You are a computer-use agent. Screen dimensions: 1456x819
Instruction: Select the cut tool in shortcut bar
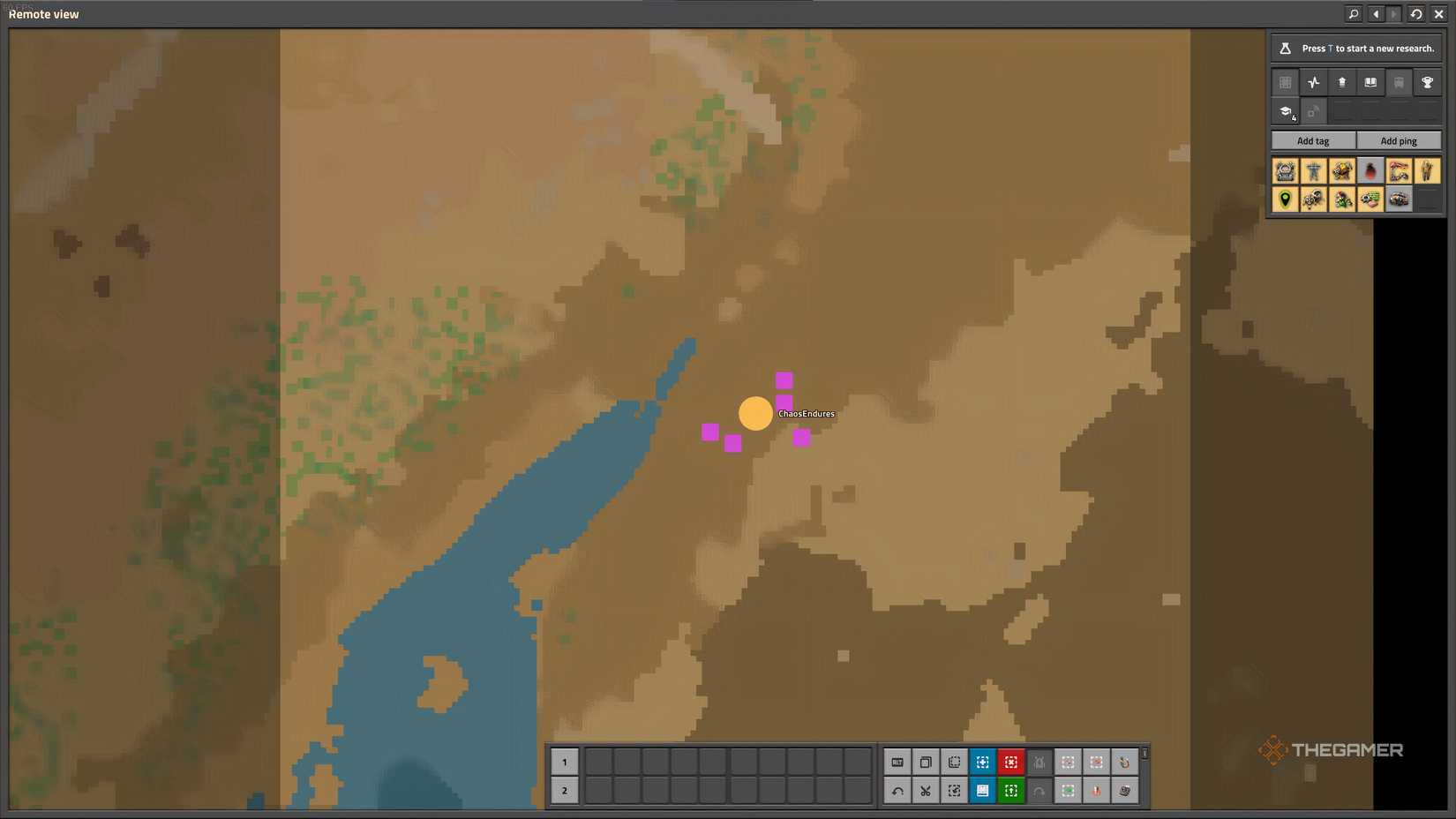[925, 791]
